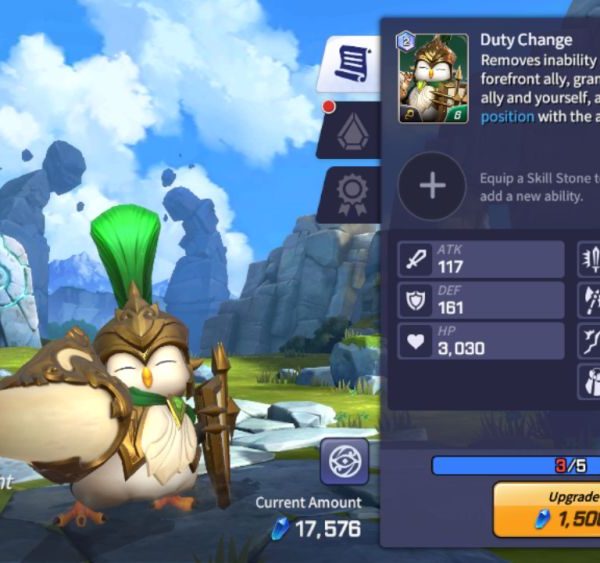
Task: Select the ATK stat row
Action: pyautogui.click(x=481, y=259)
